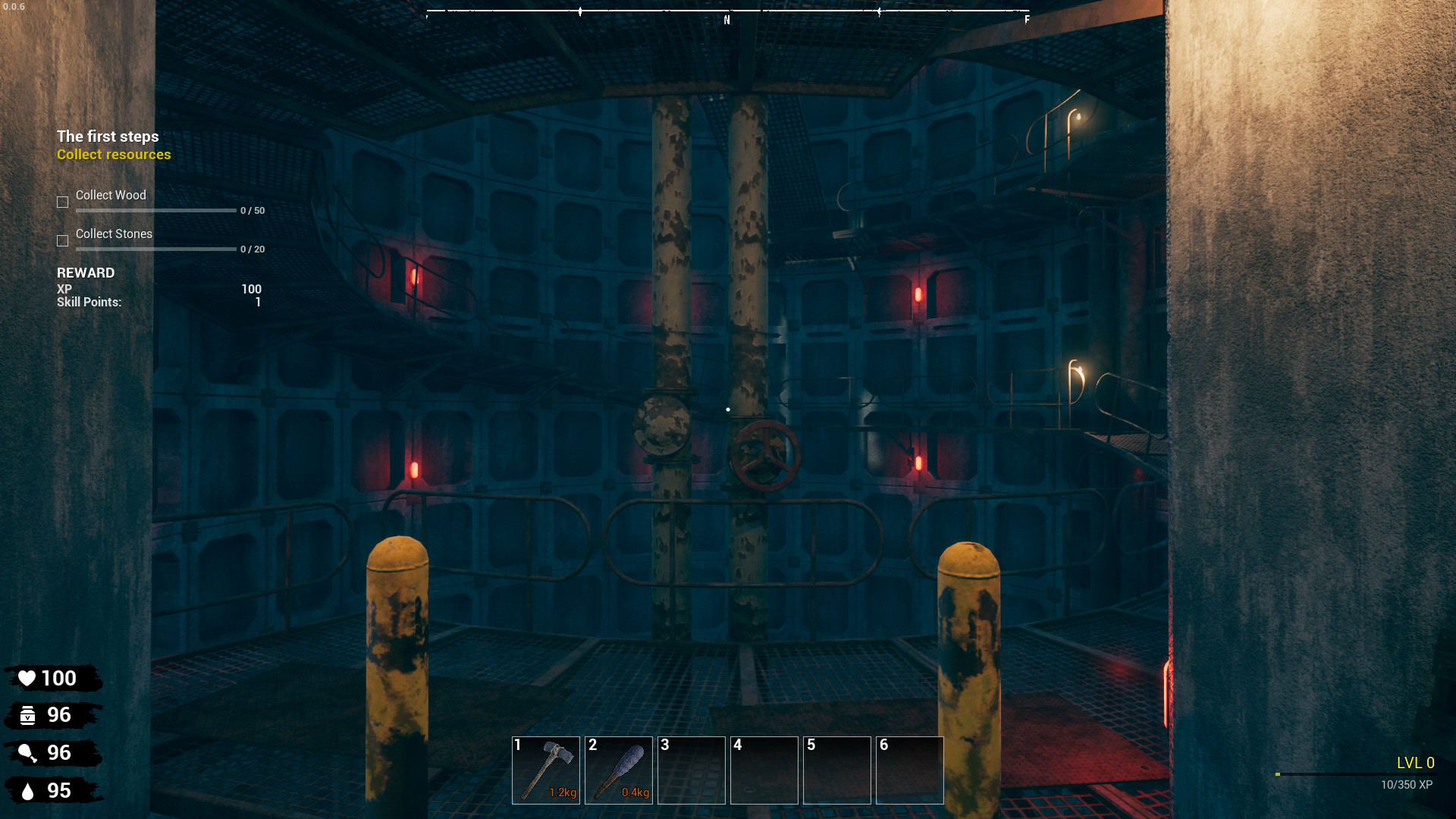Screen dimensions: 1456x819
Task: Click the drumstick hunger icon
Action: click(x=28, y=752)
